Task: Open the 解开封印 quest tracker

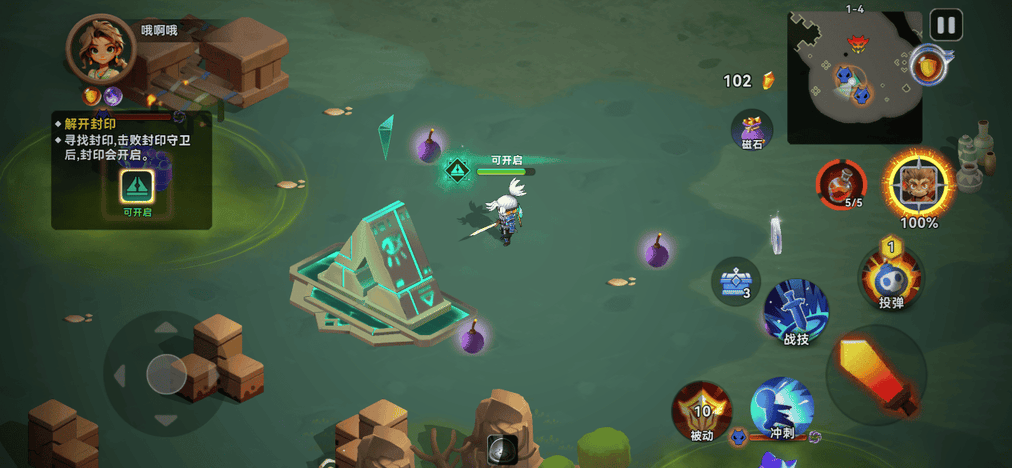Action: click(131, 169)
